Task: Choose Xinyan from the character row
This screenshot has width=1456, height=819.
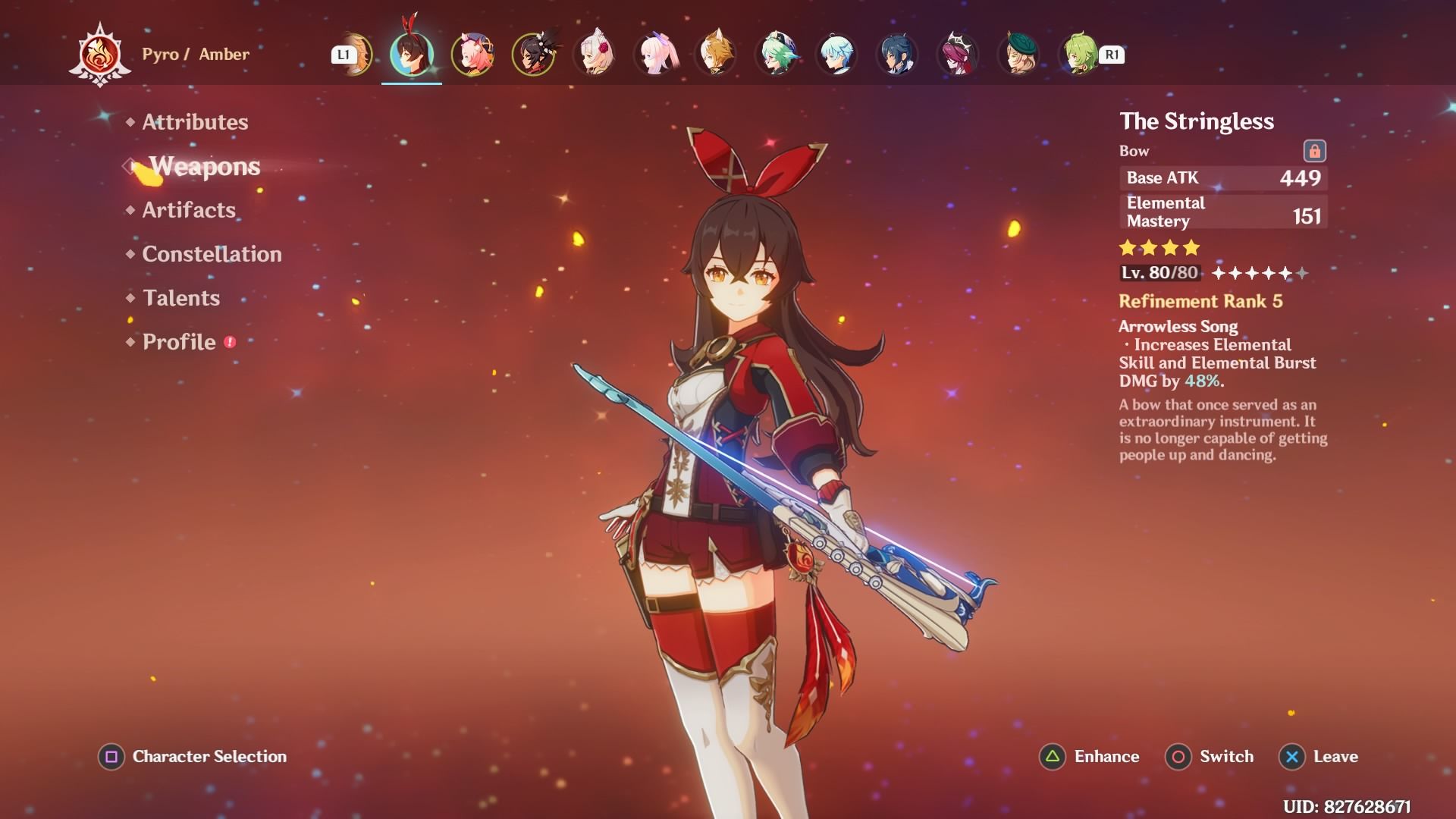Action: [x=533, y=55]
